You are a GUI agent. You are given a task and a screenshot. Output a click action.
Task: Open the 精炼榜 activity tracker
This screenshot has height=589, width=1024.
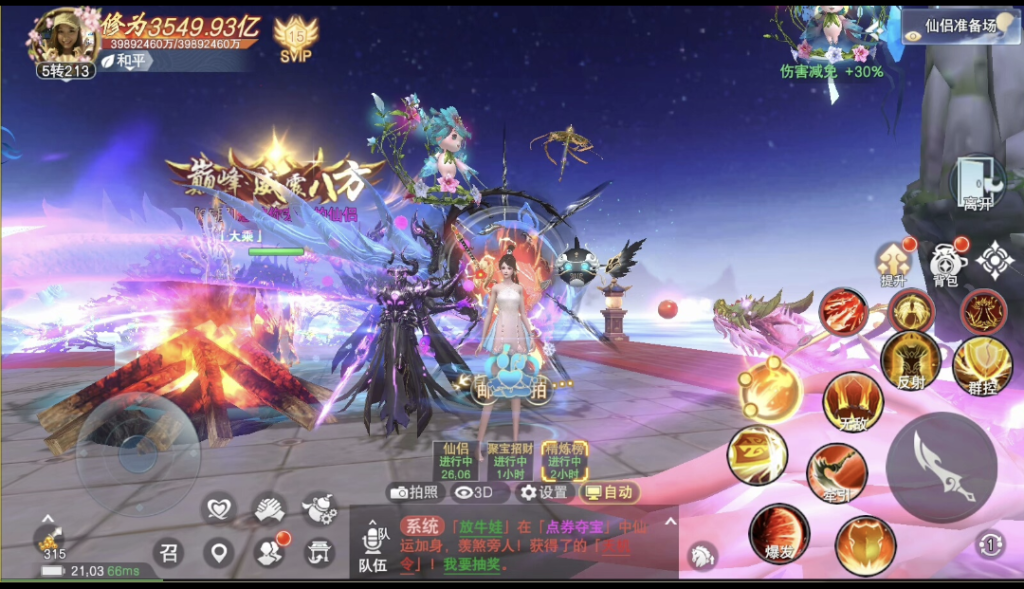point(564,461)
